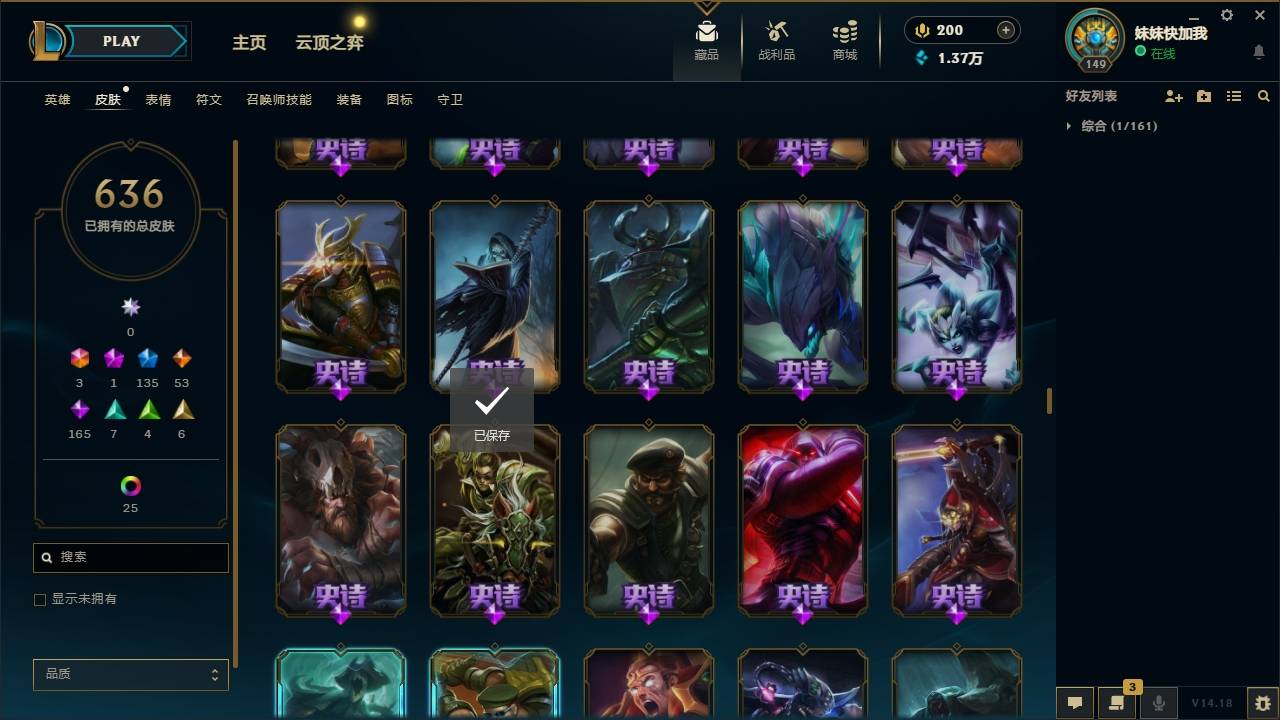Image resolution: width=1280 pixels, height=720 pixels.
Task: Open the add friend group folder icon
Action: pyautogui.click(x=1204, y=95)
